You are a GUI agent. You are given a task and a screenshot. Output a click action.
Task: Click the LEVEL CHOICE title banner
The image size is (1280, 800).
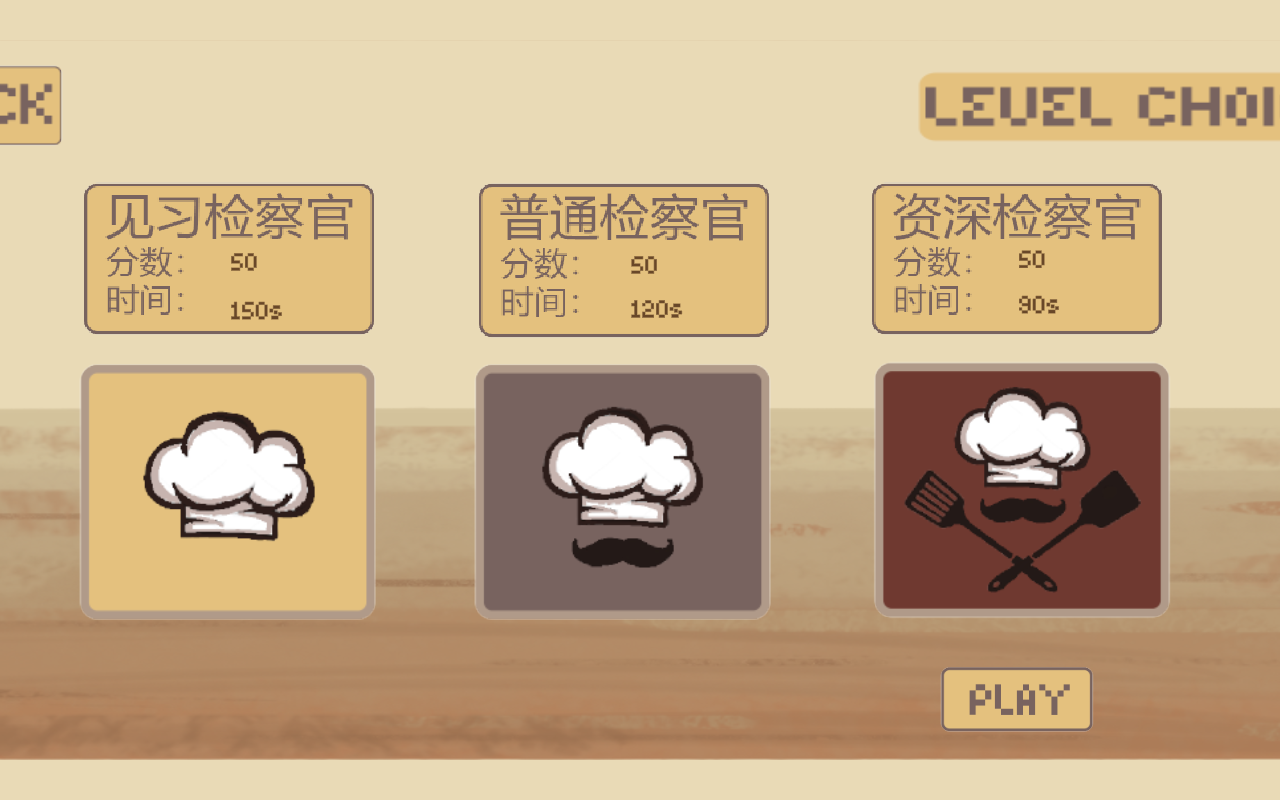click(x=1100, y=107)
